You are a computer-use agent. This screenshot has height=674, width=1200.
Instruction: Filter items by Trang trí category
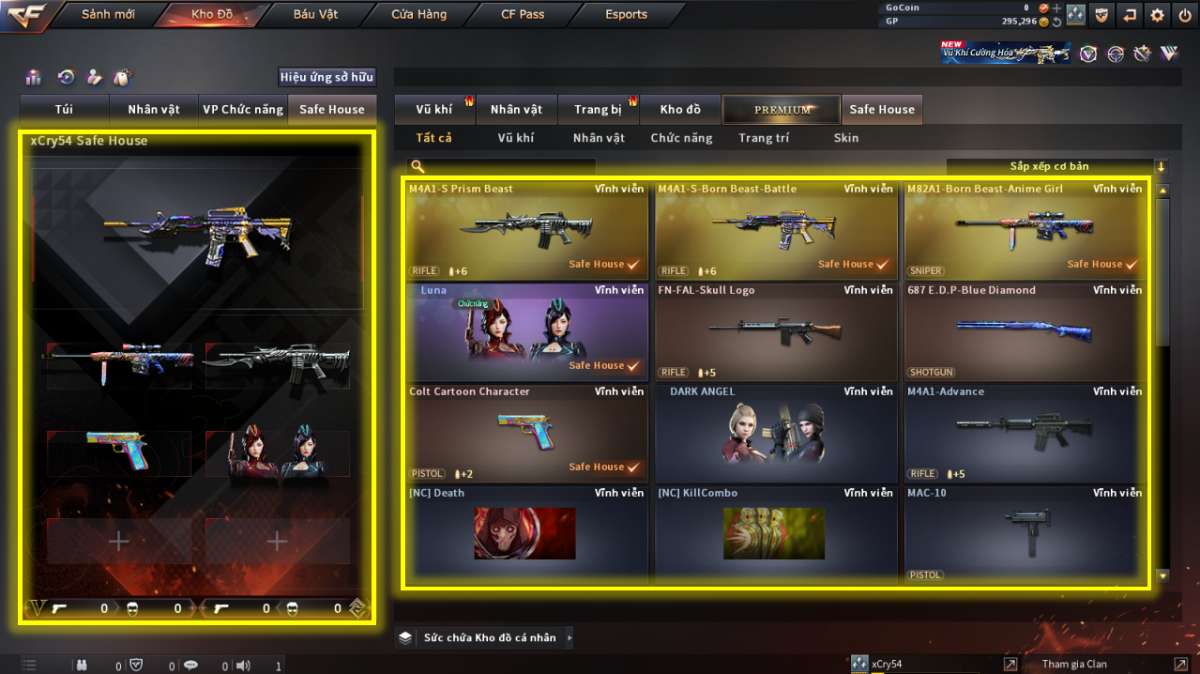(763, 138)
